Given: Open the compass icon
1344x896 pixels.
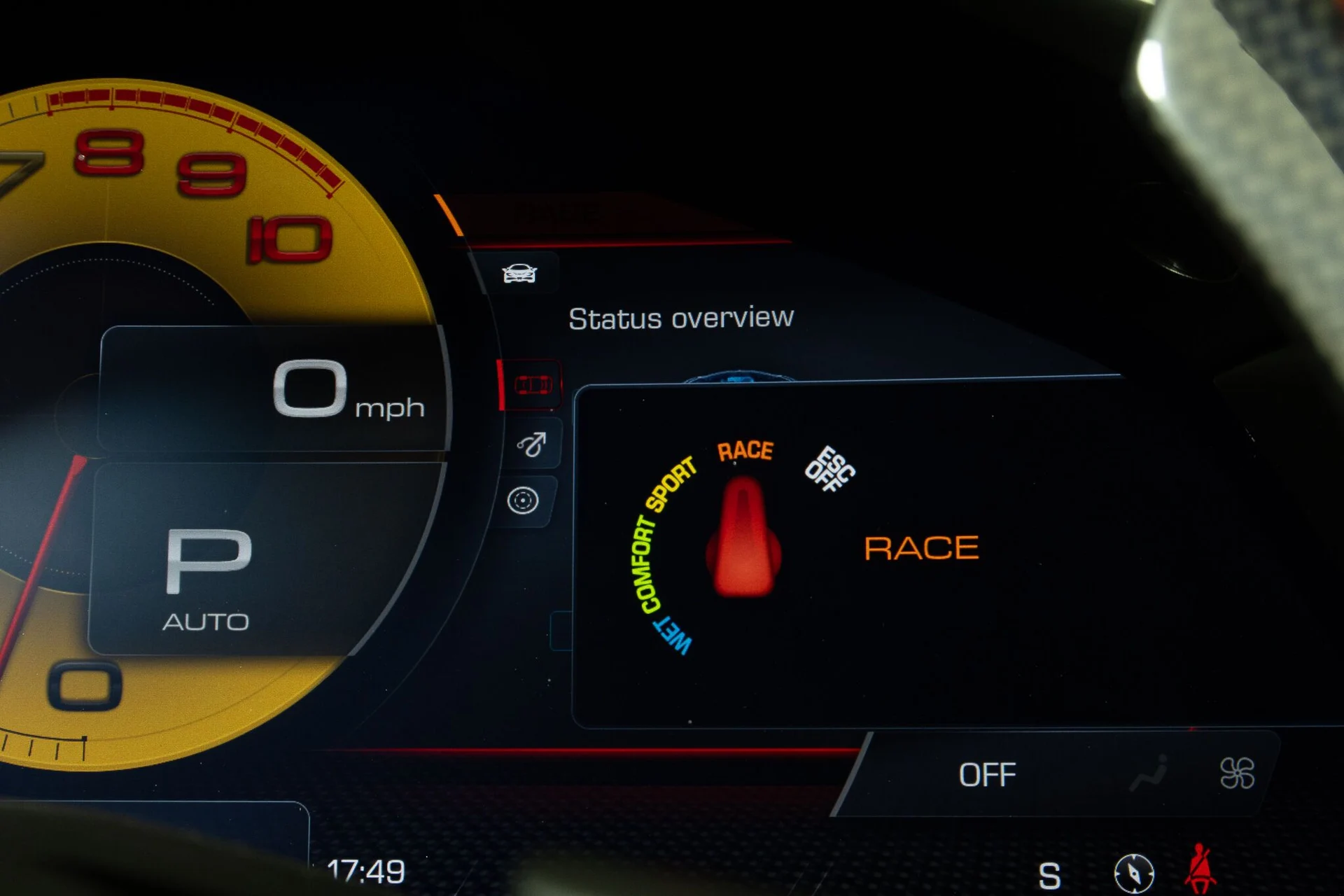Looking at the screenshot, I should pos(1134,874).
